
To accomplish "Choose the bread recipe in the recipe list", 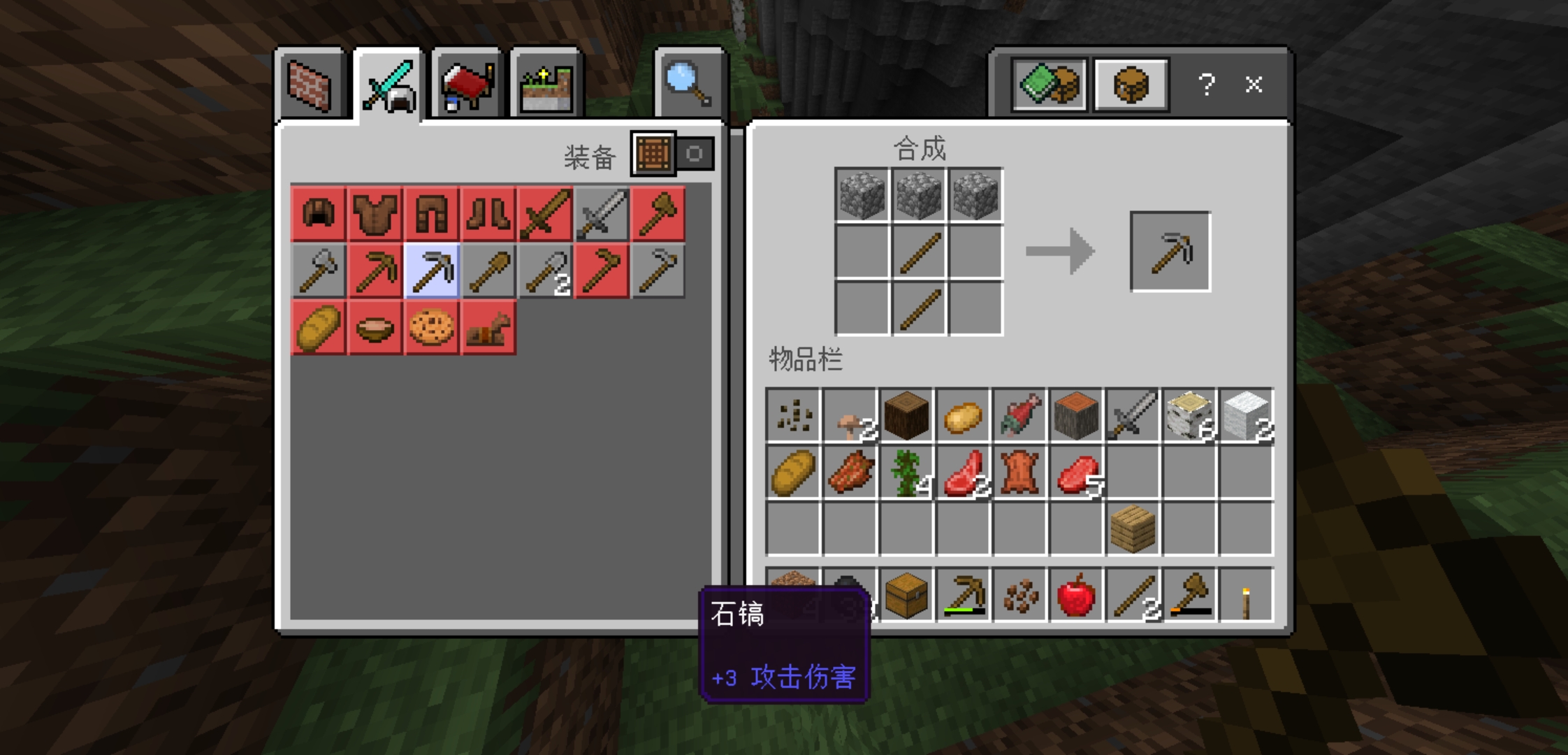I will 319,327.
